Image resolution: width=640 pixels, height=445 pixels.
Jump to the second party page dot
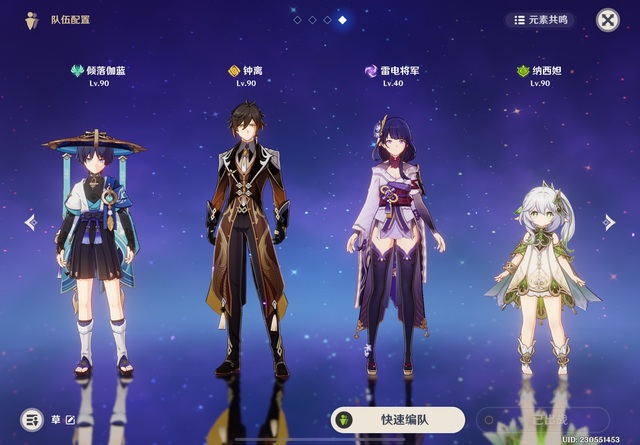click(x=312, y=20)
